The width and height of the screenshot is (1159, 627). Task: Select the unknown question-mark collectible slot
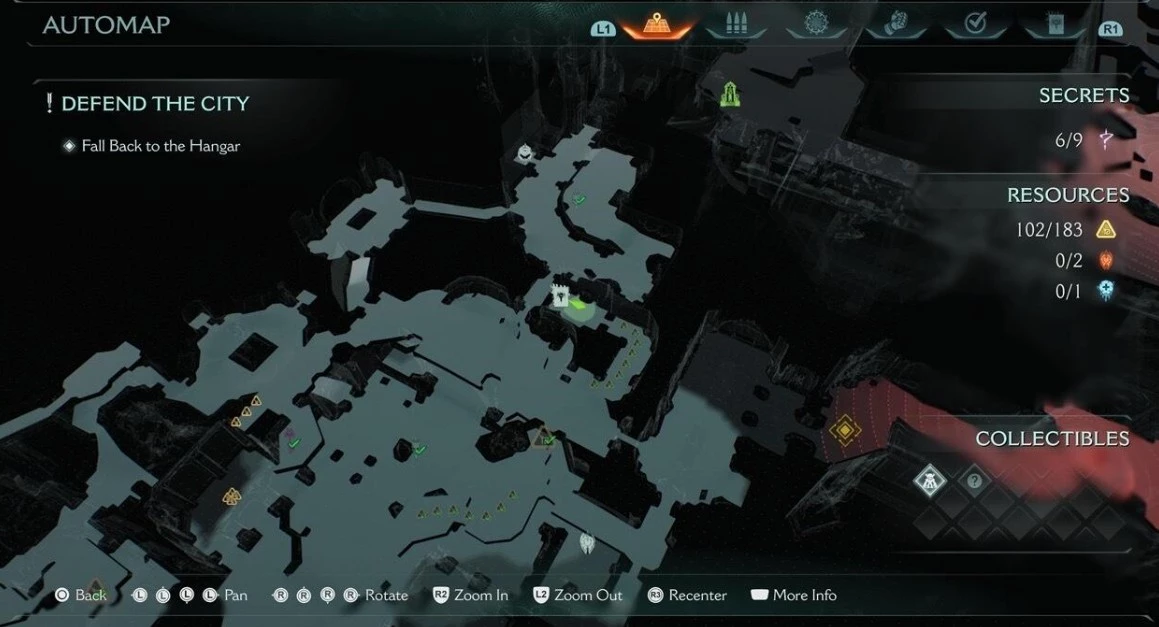pyautogui.click(x=974, y=482)
